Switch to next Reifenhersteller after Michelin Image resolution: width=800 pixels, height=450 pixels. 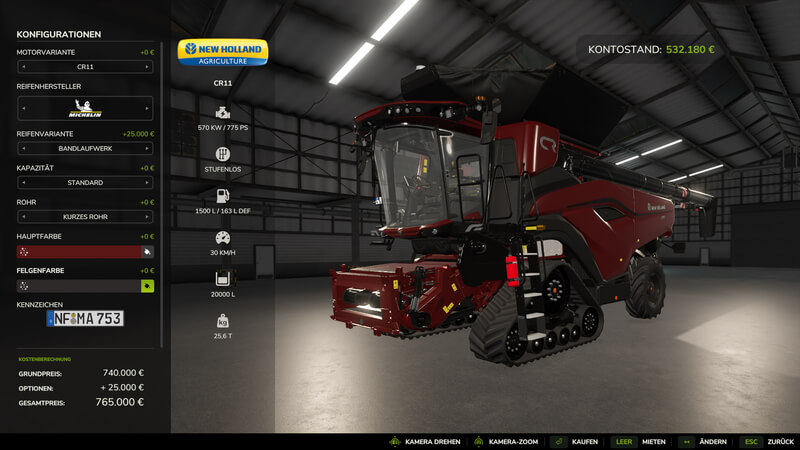(148, 108)
